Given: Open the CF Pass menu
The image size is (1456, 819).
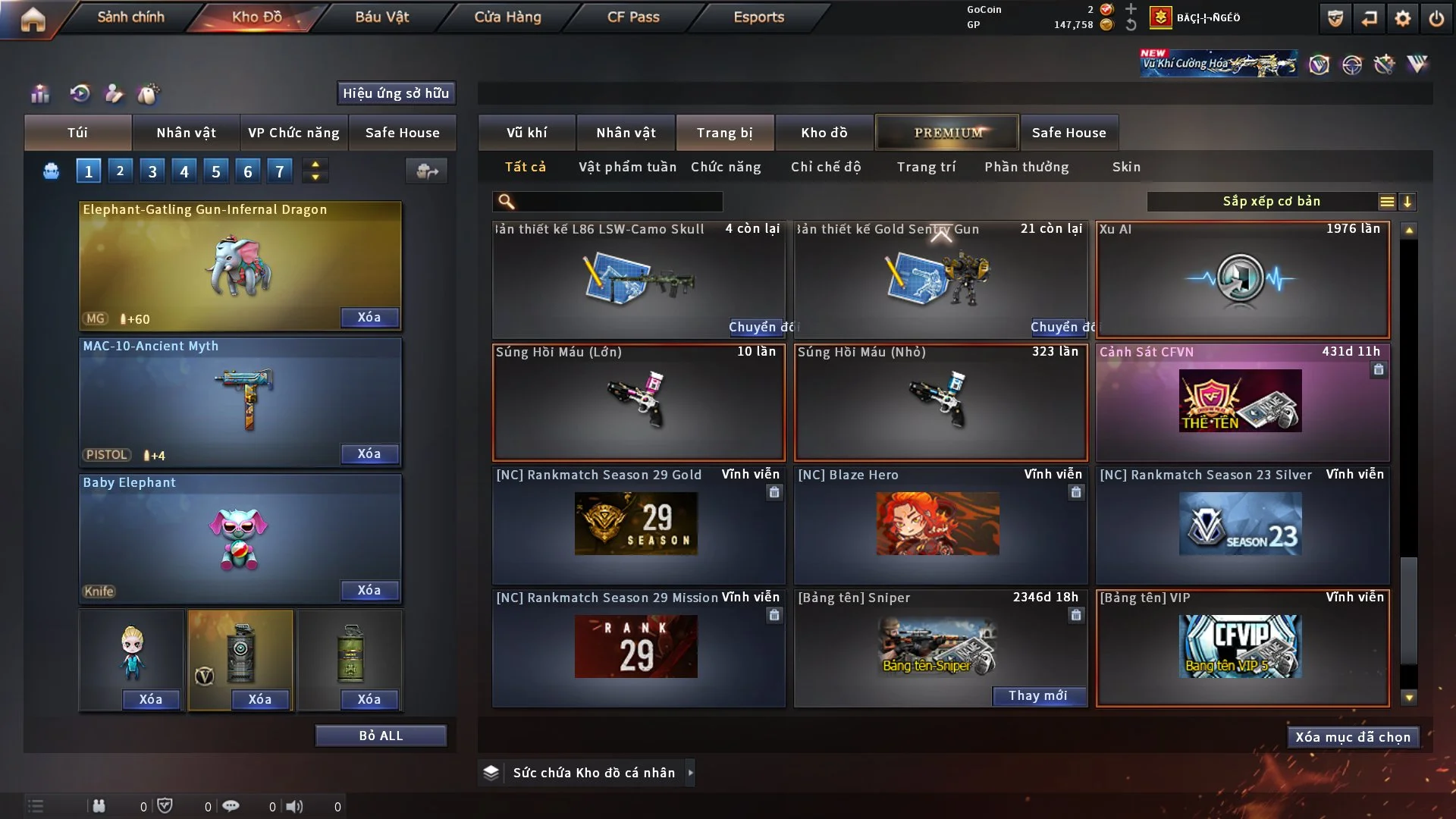Looking at the screenshot, I should (x=633, y=17).
